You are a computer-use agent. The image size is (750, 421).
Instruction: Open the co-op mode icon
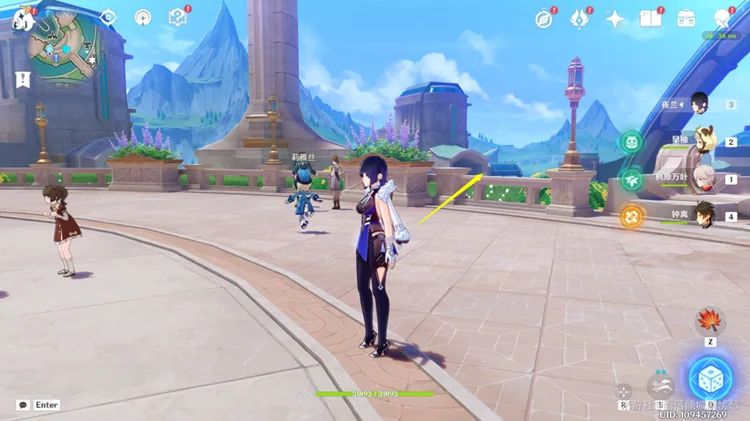pos(721,19)
